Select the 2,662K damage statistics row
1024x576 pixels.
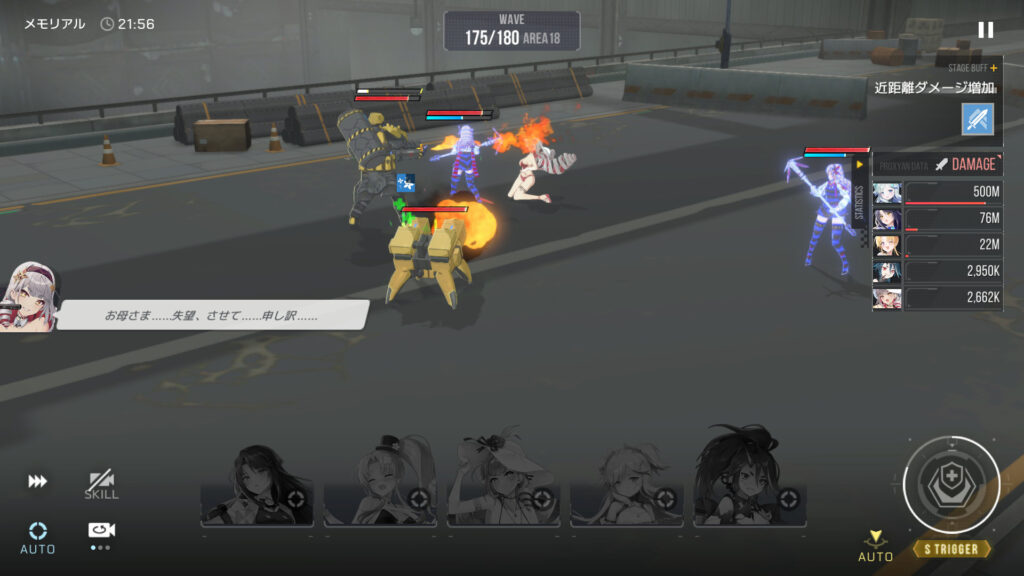(x=938, y=298)
